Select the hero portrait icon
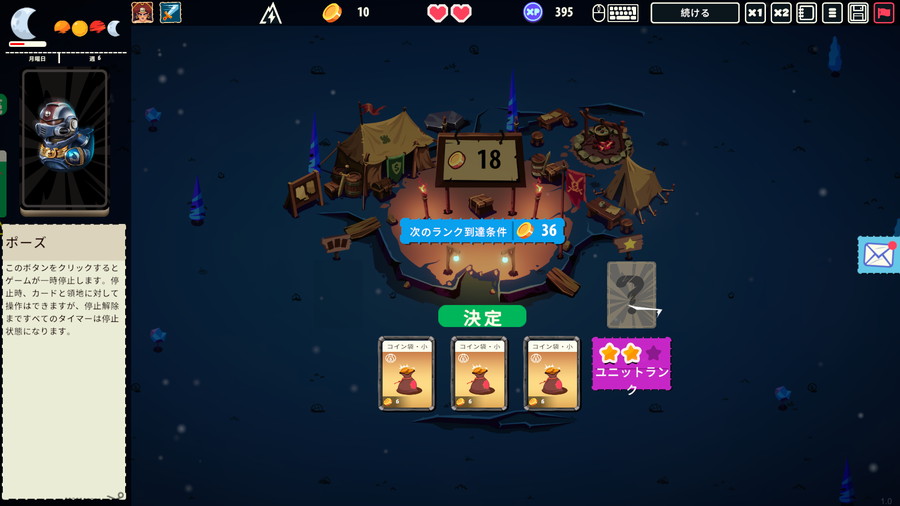This screenshot has height=506, width=900. click(x=142, y=13)
